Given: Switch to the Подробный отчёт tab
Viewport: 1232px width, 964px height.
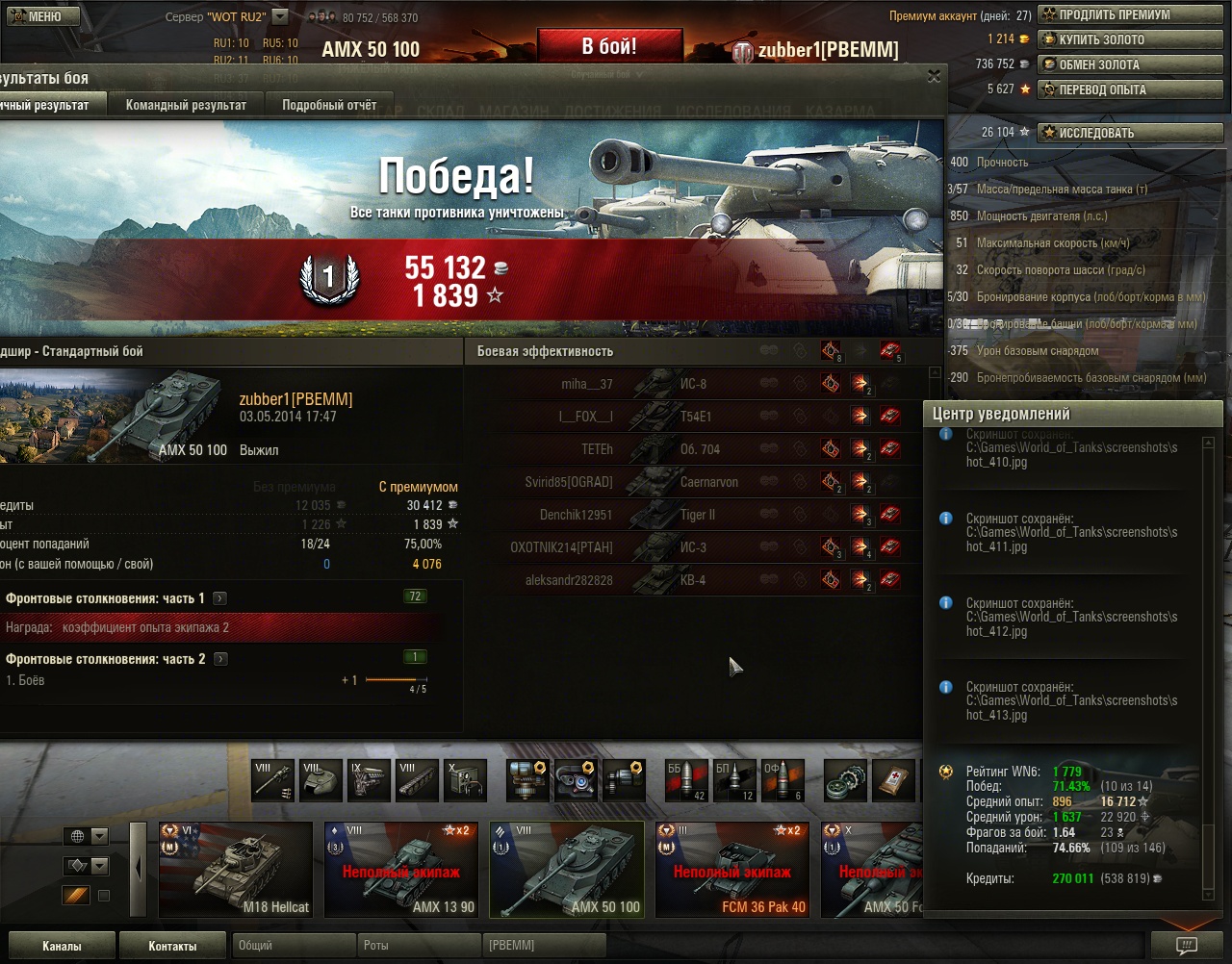Looking at the screenshot, I should [329, 105].
